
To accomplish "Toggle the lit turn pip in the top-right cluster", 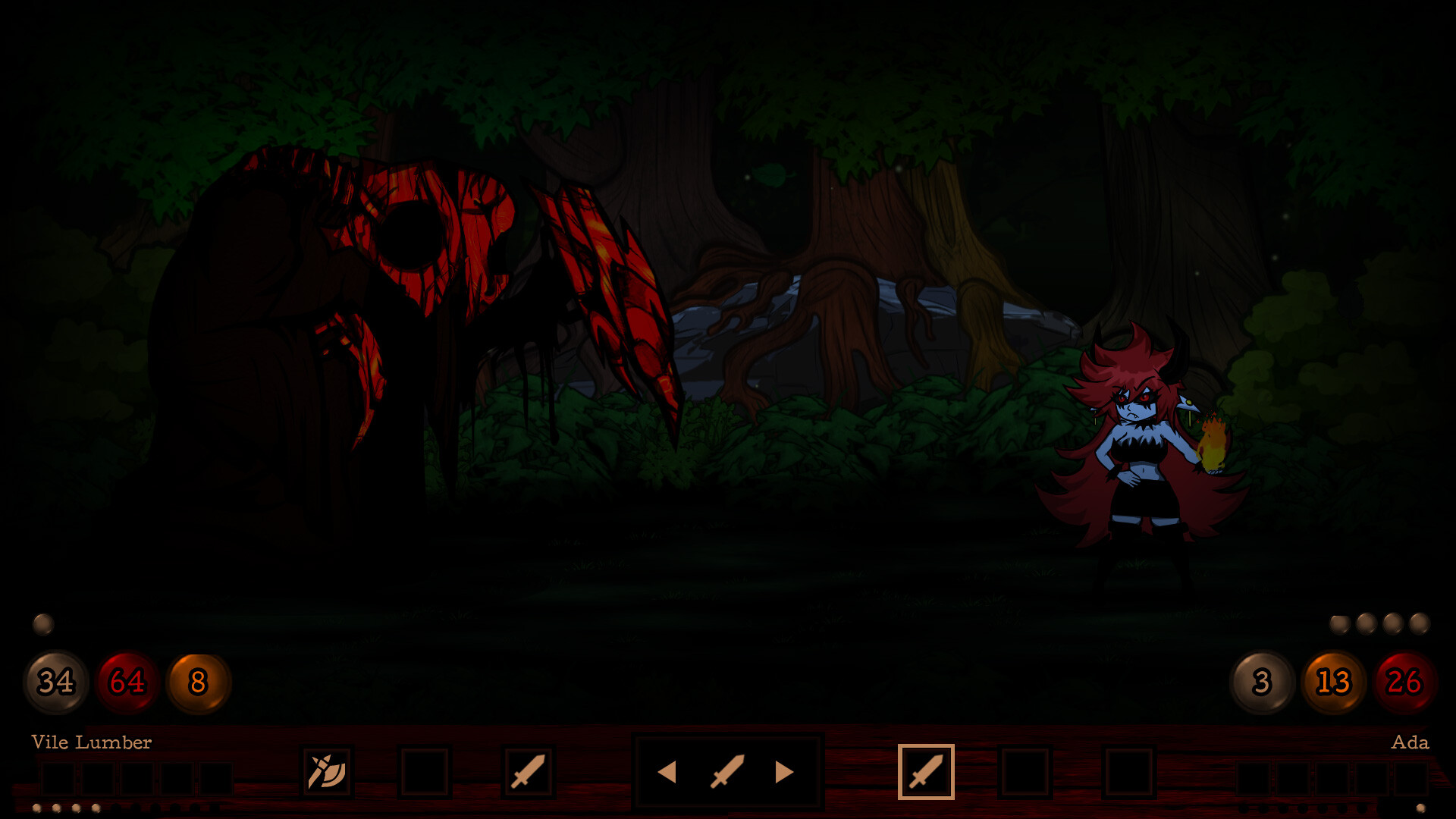I will tap(1341, 624).
